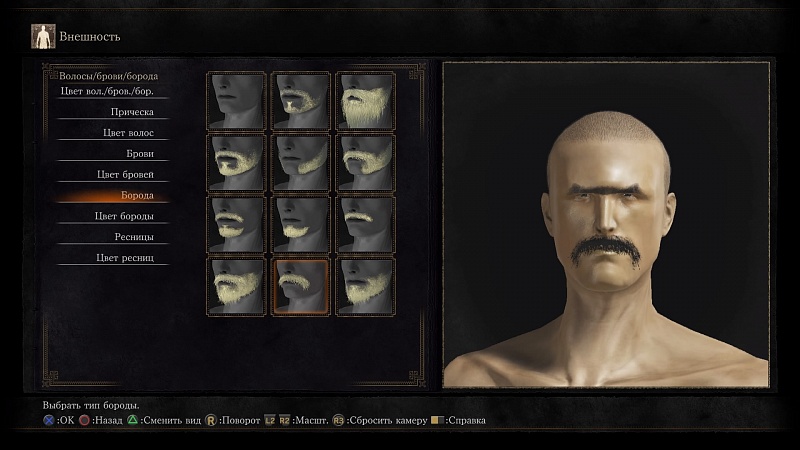Choose the mustache-only thumbnail without highlight
This screenshot has width=800, height=450.
[x=365, y=225]
